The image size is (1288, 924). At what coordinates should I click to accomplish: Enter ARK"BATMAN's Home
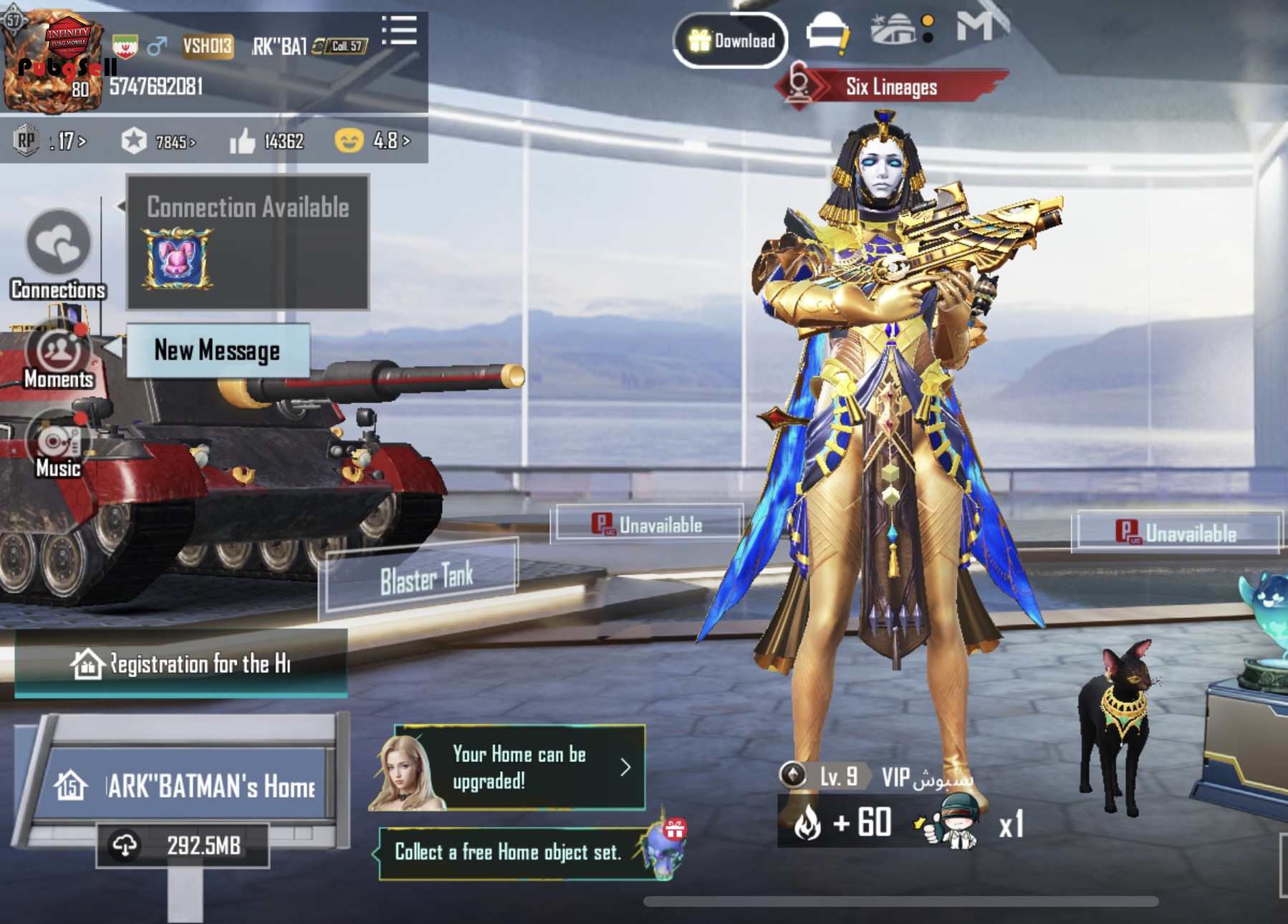pyautogui.click(x=186, y=786)
